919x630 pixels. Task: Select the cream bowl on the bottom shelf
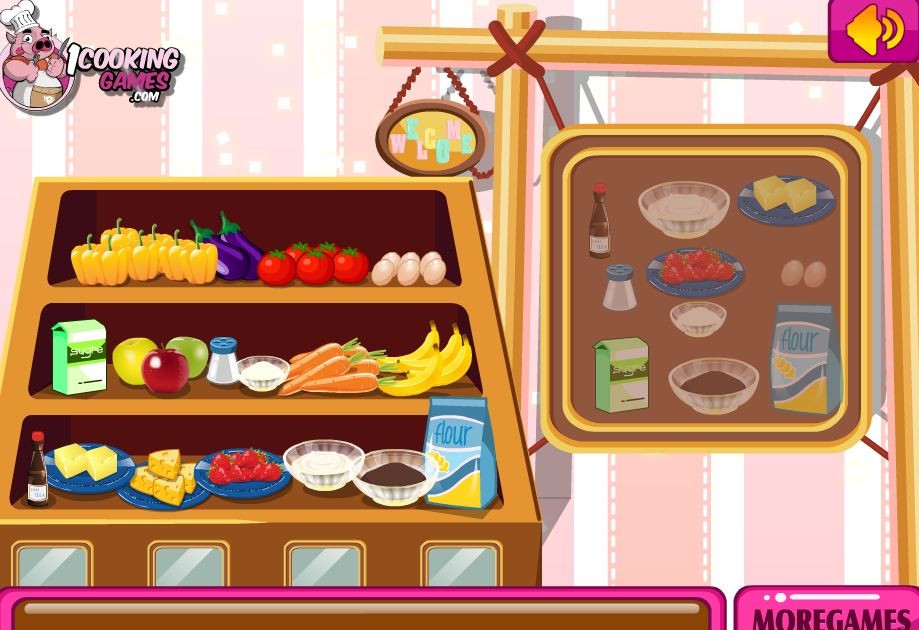(x=323, y=464)
